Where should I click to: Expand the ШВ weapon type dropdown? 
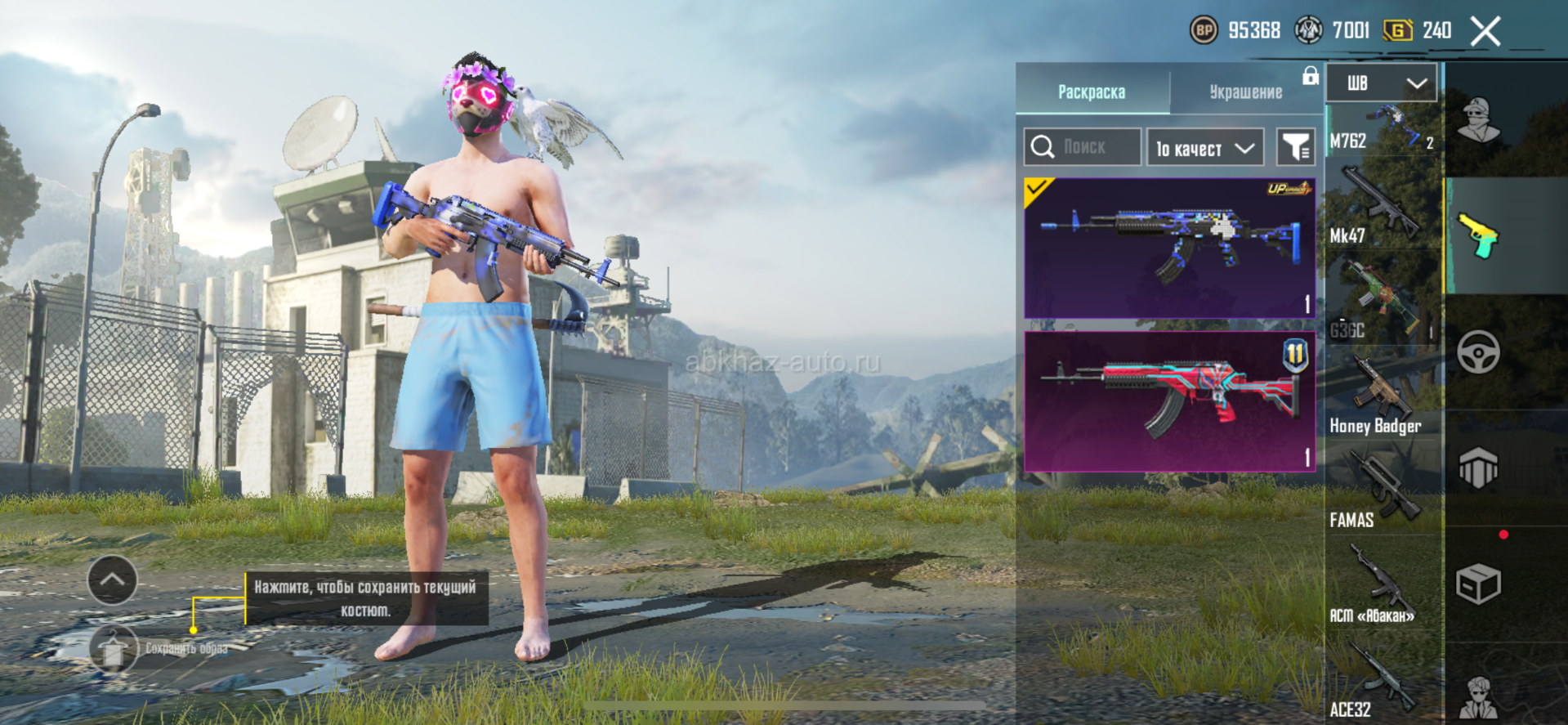(x=1381, y=83)
